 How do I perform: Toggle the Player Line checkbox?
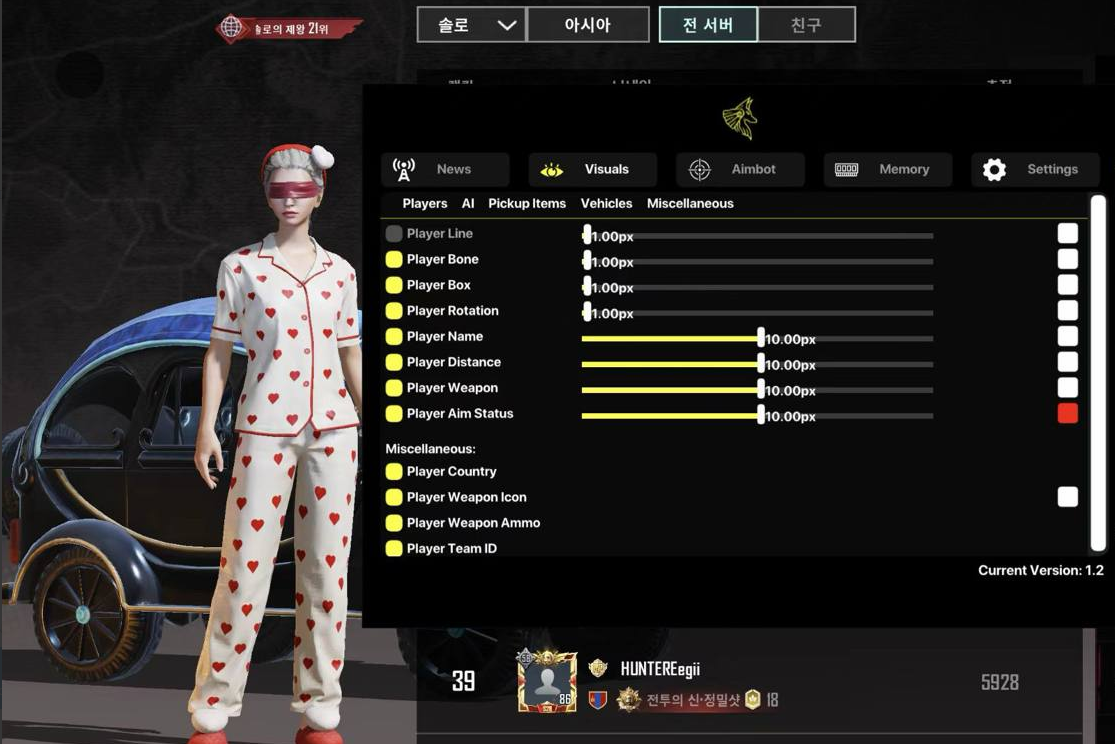pos(394,233)
